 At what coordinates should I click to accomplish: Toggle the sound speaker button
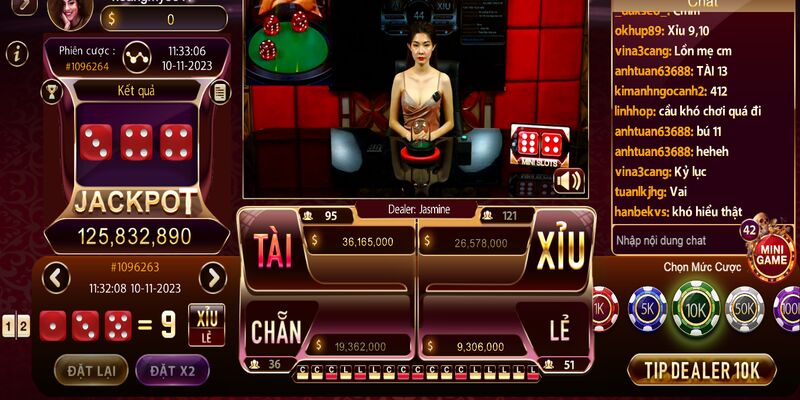568,180
